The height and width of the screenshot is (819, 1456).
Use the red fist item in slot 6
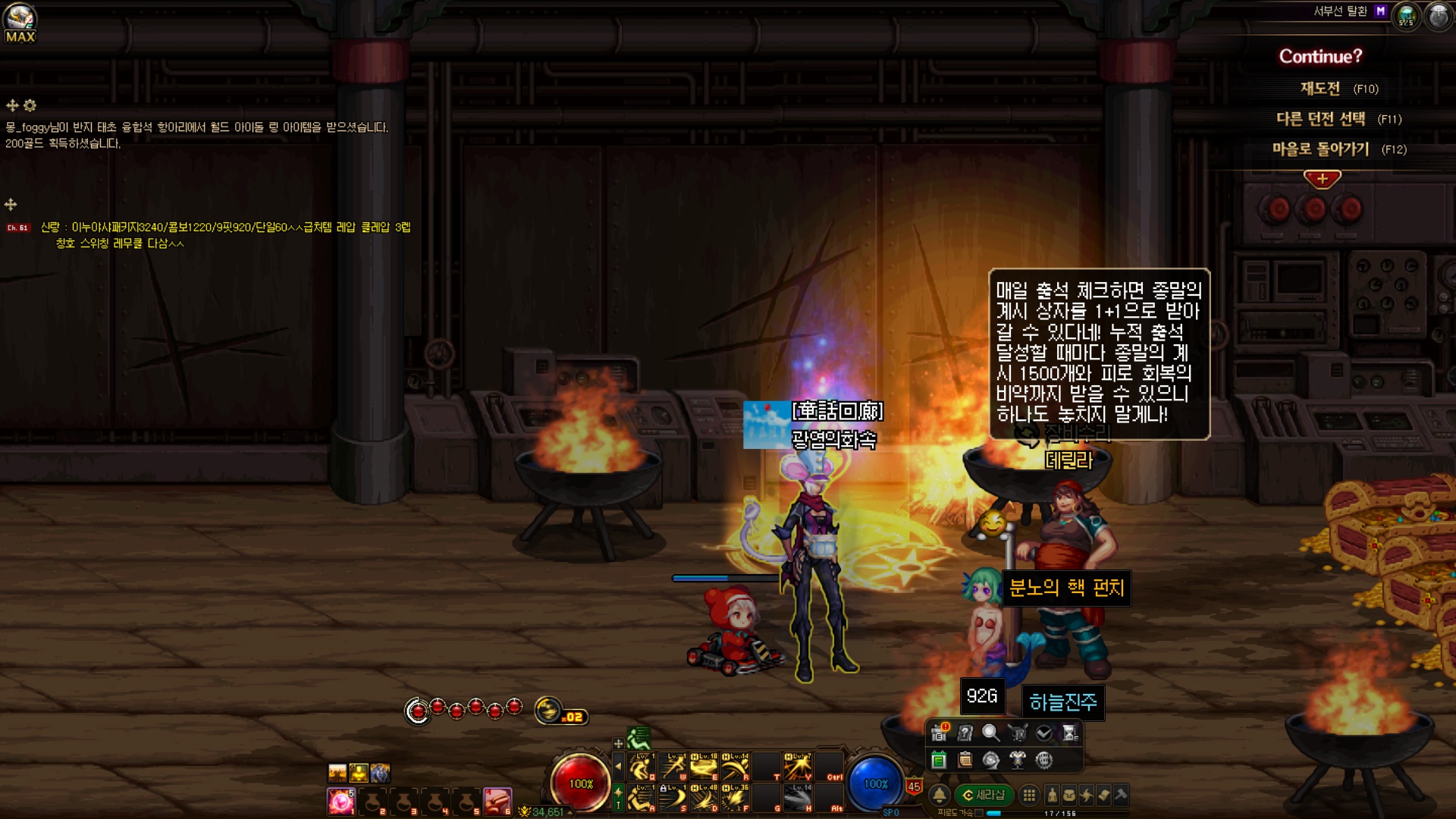click(x=497, y=801)
